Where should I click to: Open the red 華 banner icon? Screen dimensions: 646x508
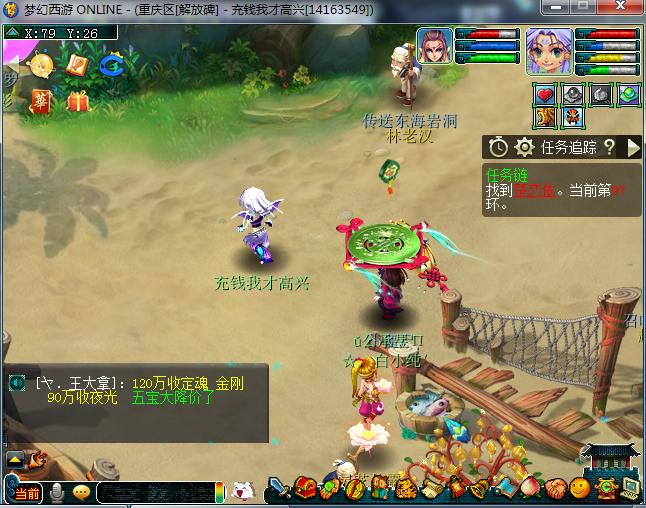41,102
